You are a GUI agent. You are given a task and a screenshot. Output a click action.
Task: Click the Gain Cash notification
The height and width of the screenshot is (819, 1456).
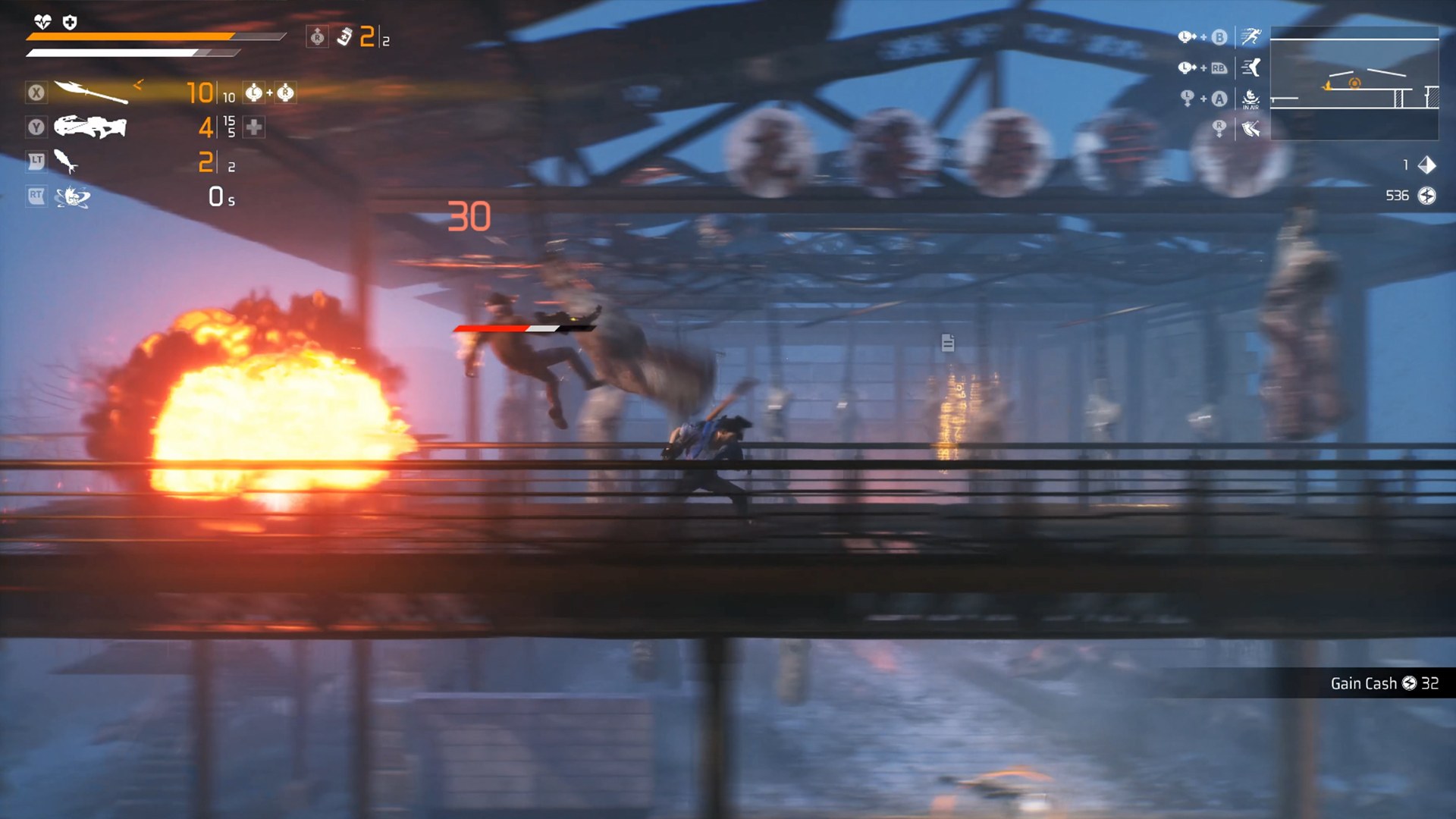tap(1383, 683)
